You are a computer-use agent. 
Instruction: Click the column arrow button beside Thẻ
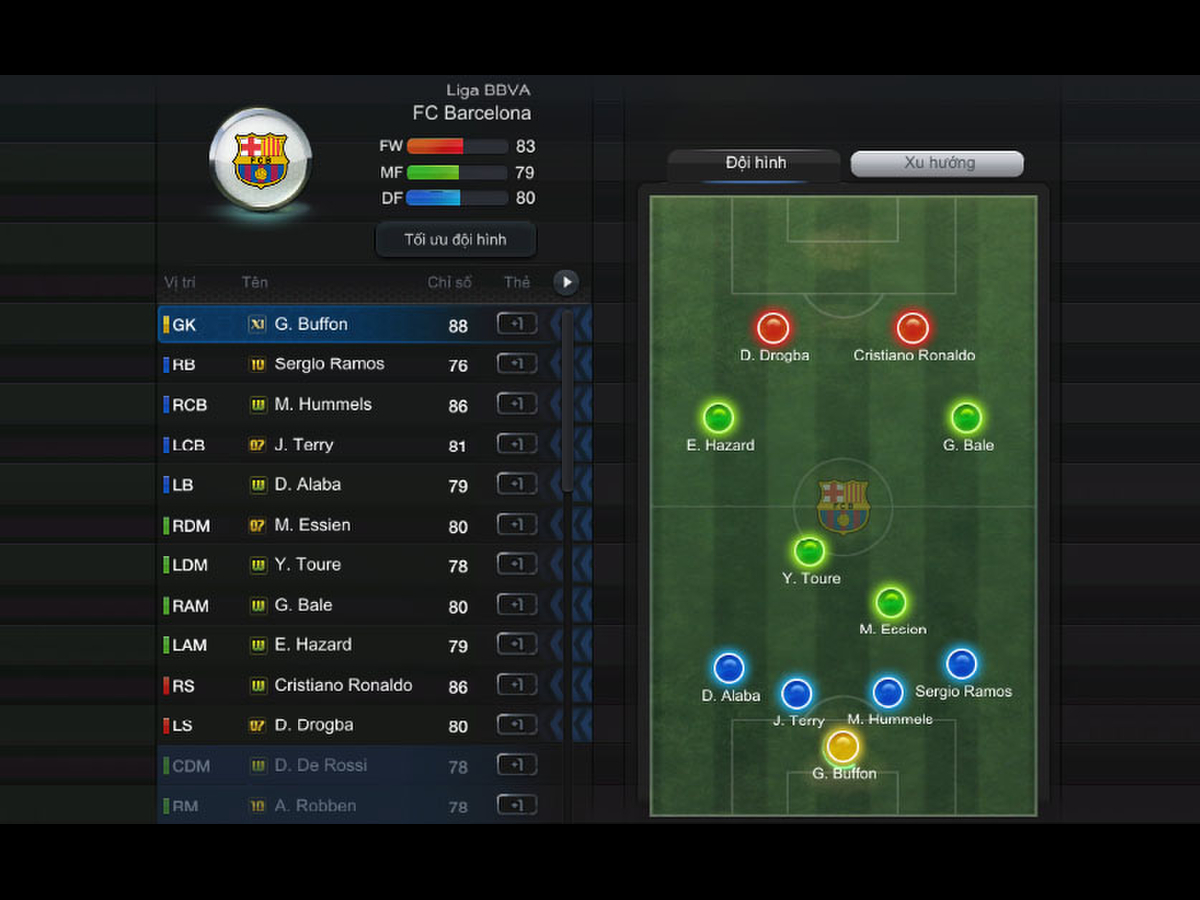[x=566, y=282]
